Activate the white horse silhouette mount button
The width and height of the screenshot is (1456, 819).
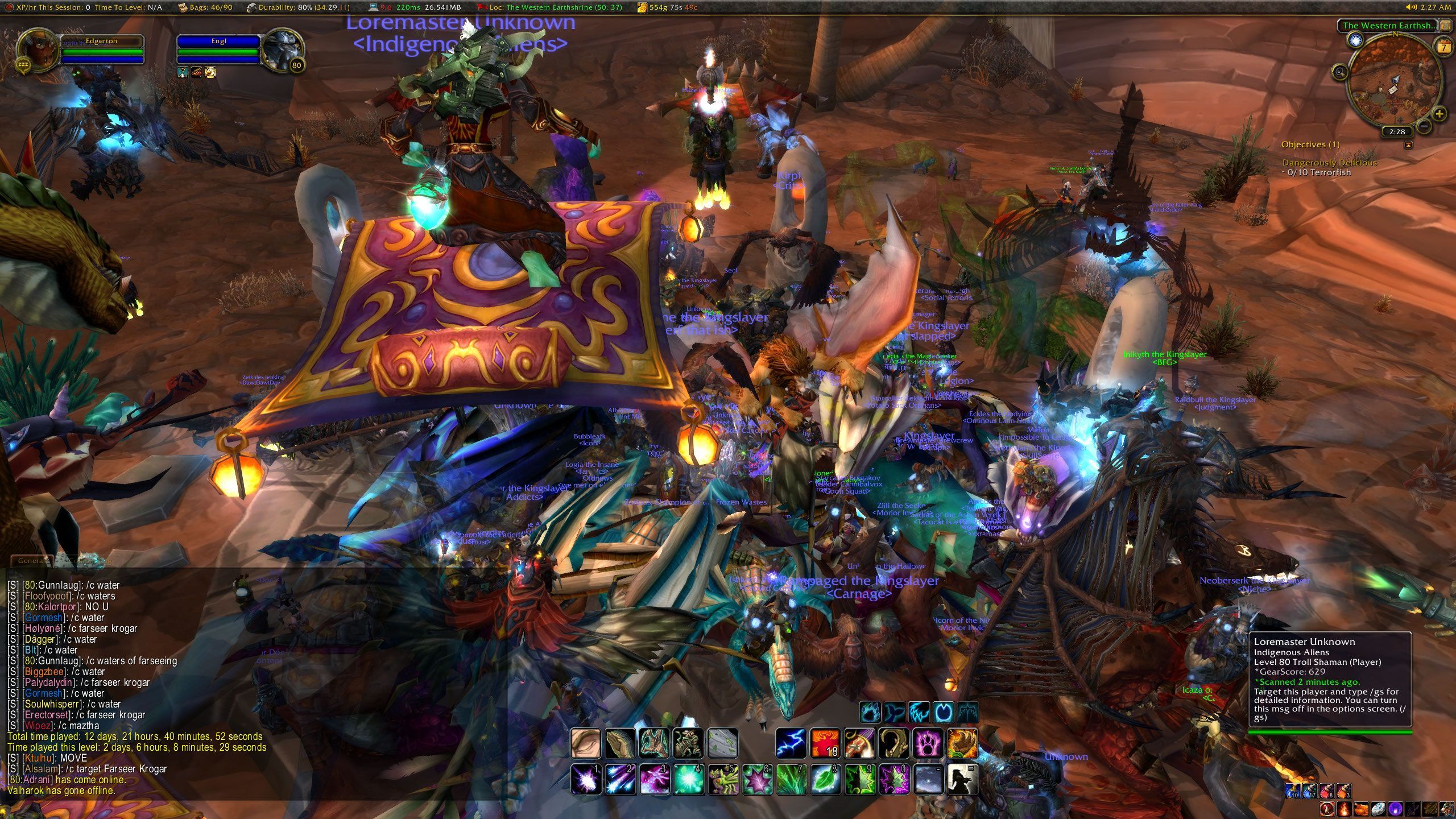(x=962, y=779)
